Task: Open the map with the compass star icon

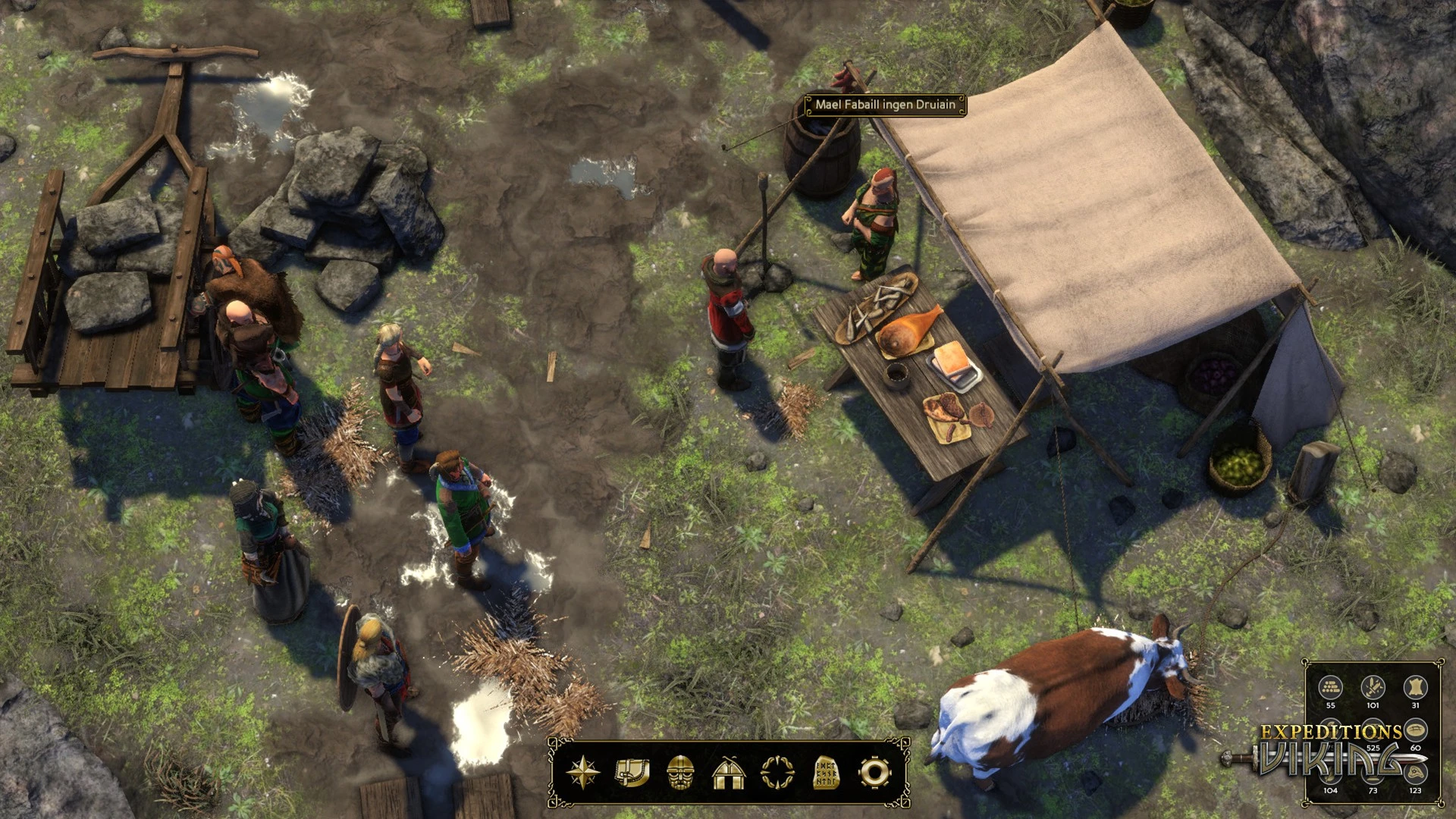Action: [x=582, y=773]
